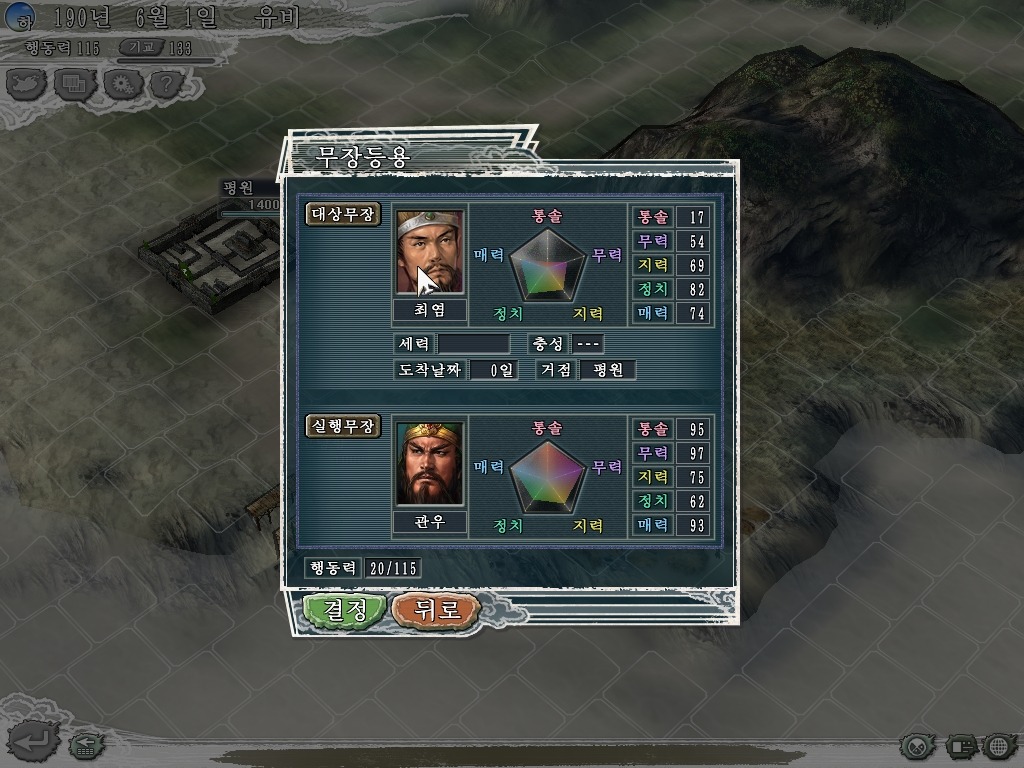Toggle the info panel layout icon
1024x768 pixels.
[x=960, y=746]
